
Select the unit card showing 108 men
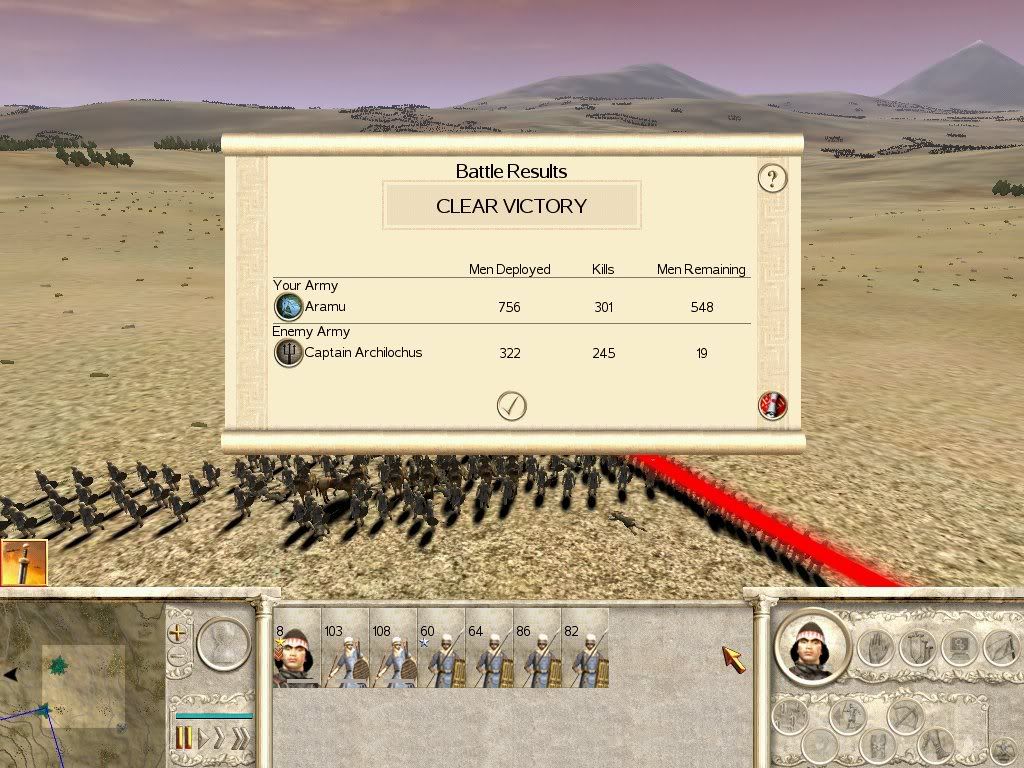[393, 648]
